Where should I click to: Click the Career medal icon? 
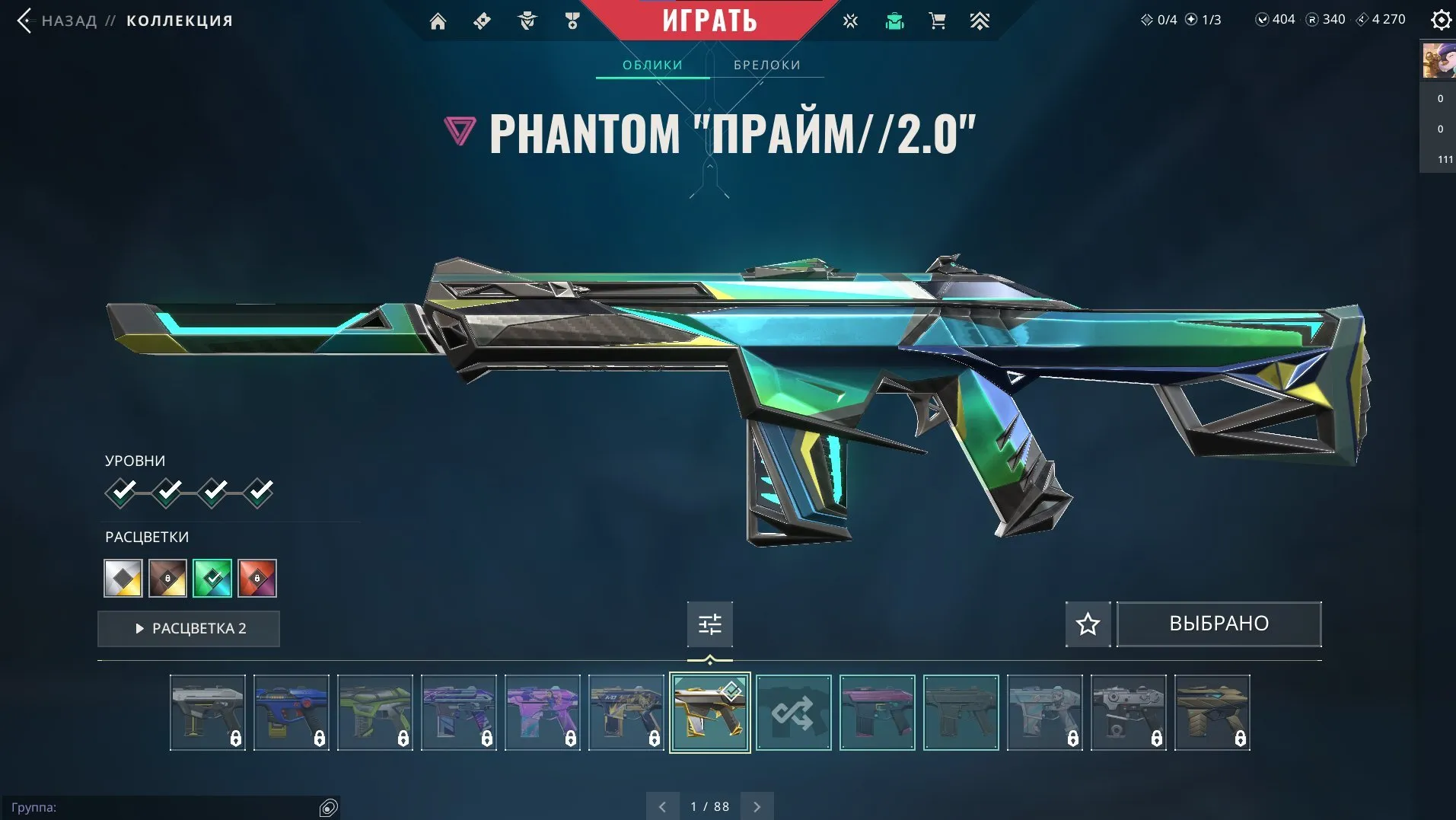click(572, 21)
